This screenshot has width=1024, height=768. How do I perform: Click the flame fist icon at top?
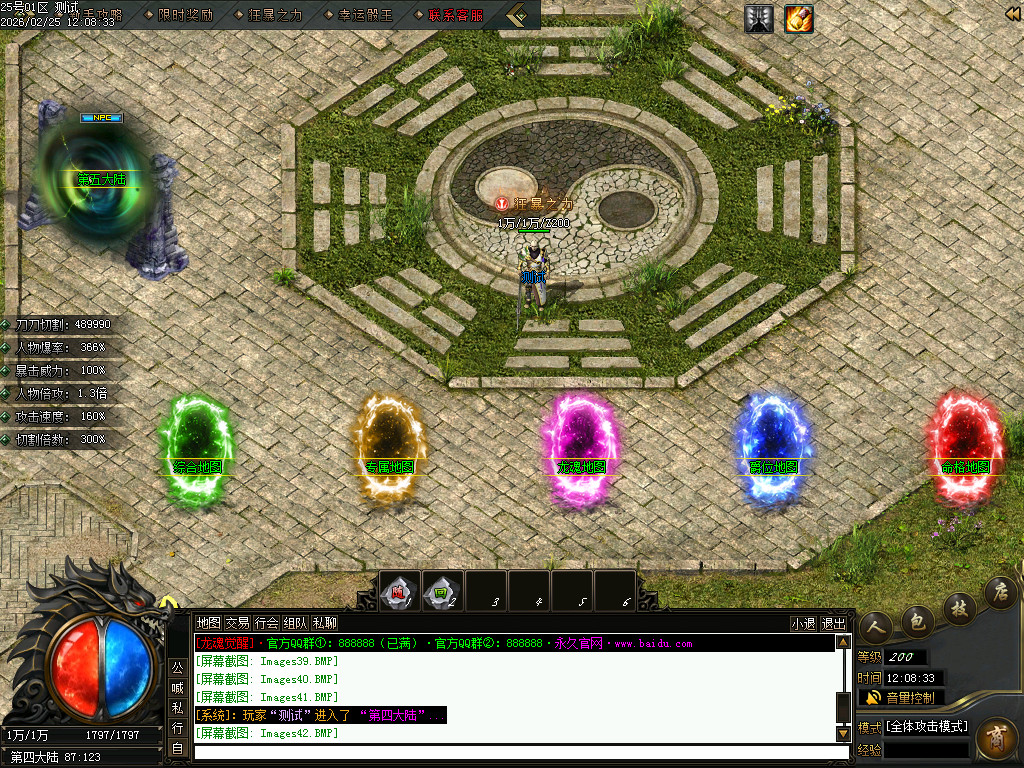(798, 18)
